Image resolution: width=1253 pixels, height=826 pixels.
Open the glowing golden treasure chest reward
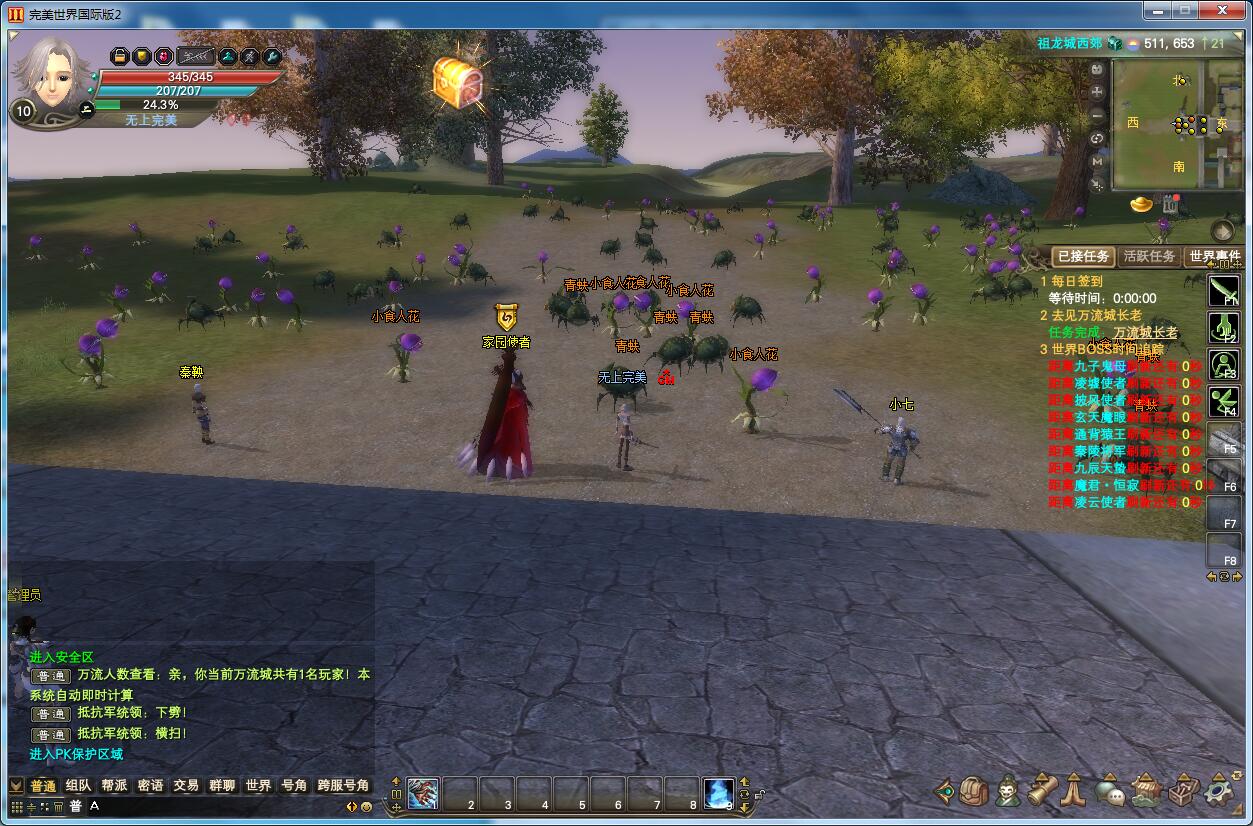tap(458, 82)
